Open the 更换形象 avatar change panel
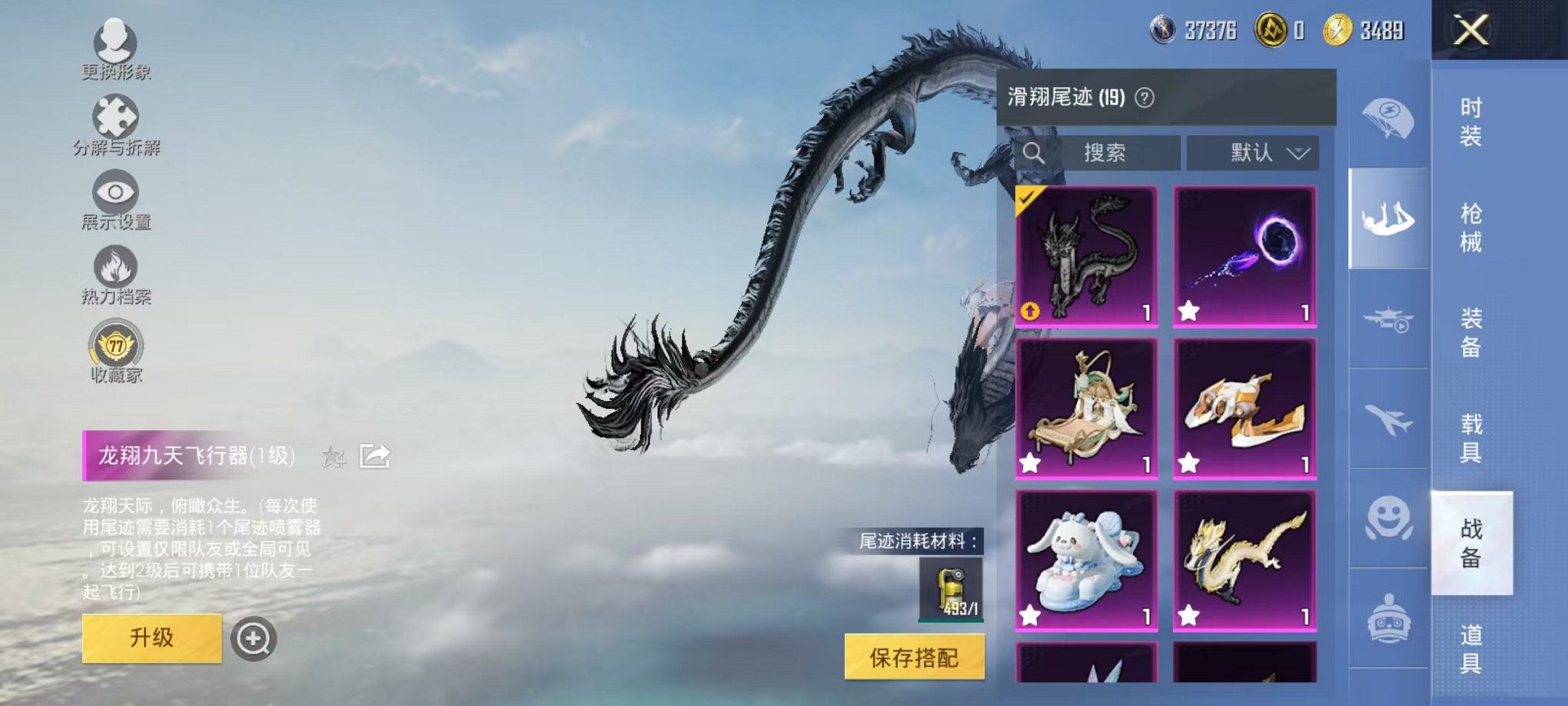1568x706 pixels. coord(114,50)
